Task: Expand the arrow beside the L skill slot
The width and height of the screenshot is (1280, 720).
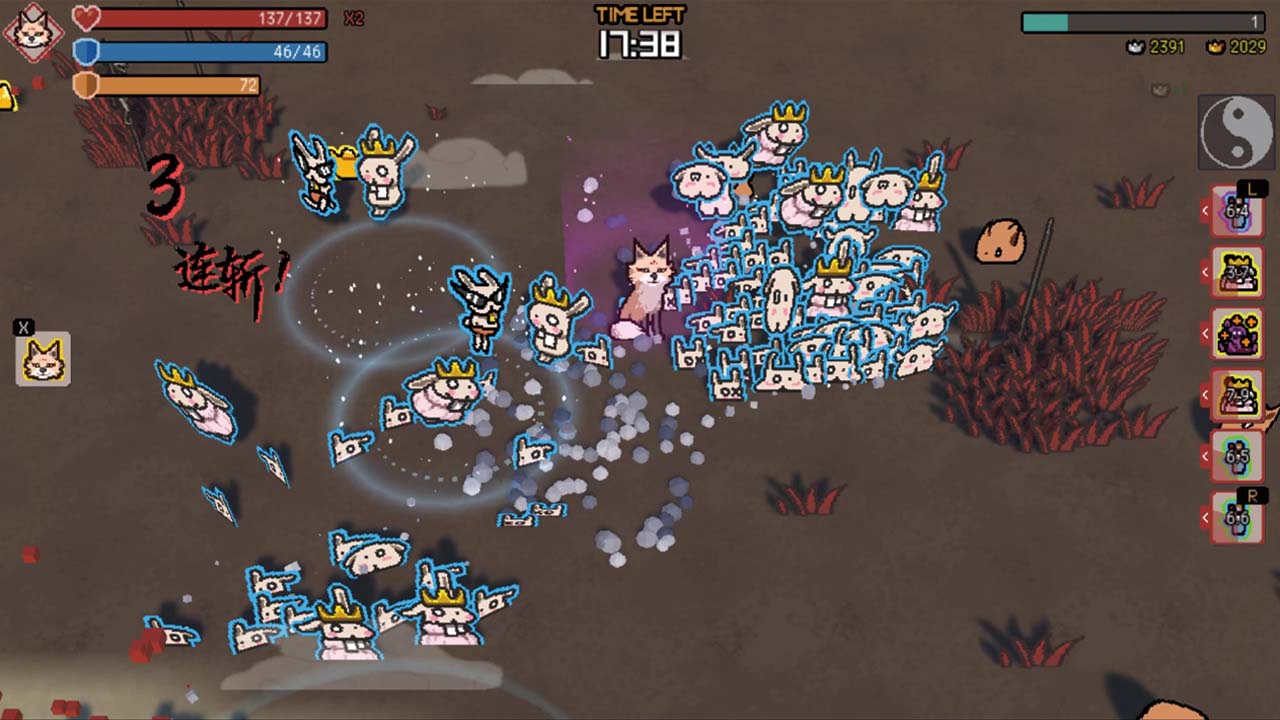Action: (1203, 208)
